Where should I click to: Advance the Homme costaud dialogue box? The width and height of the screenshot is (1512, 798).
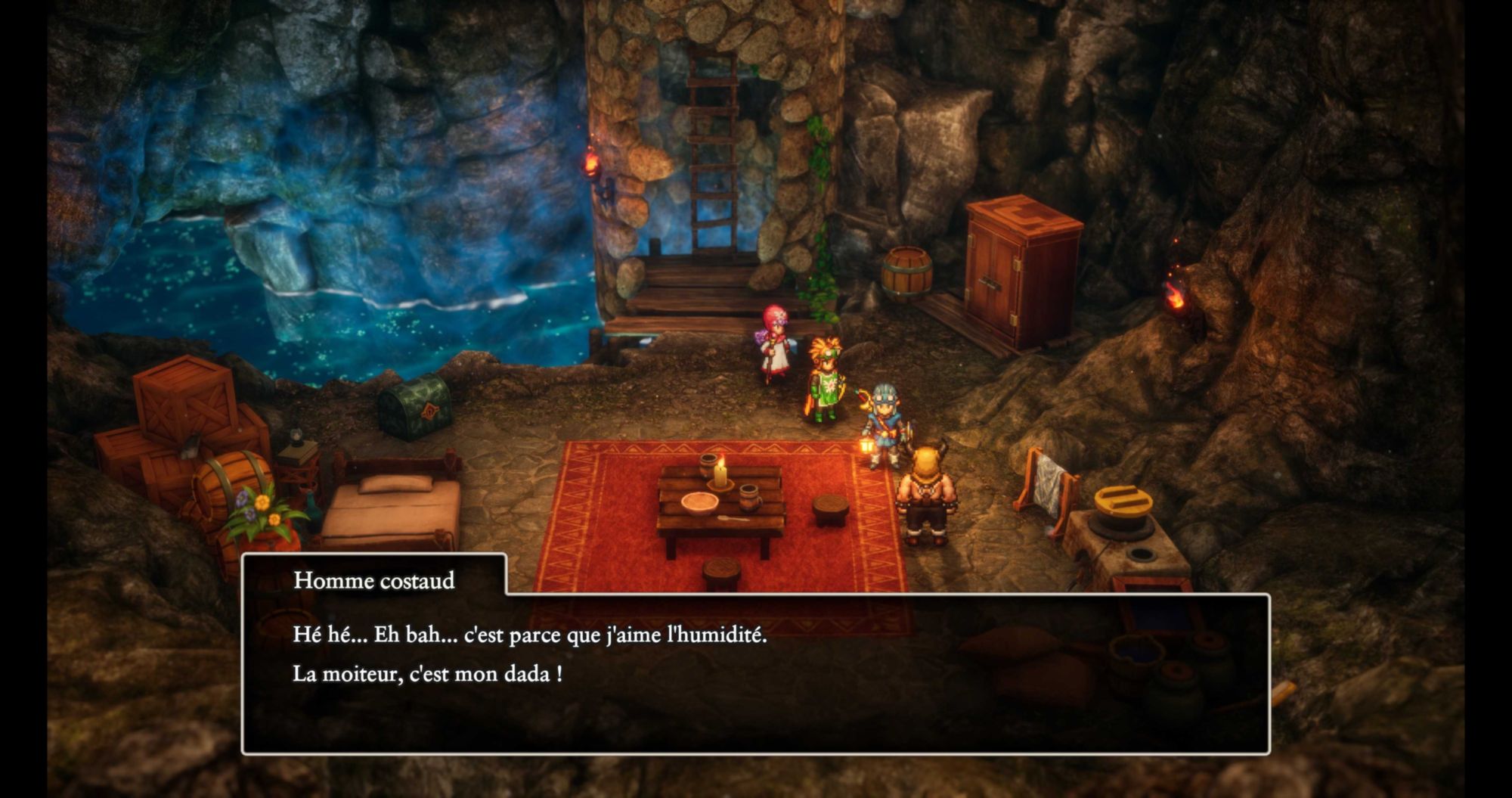coord(755,672)
